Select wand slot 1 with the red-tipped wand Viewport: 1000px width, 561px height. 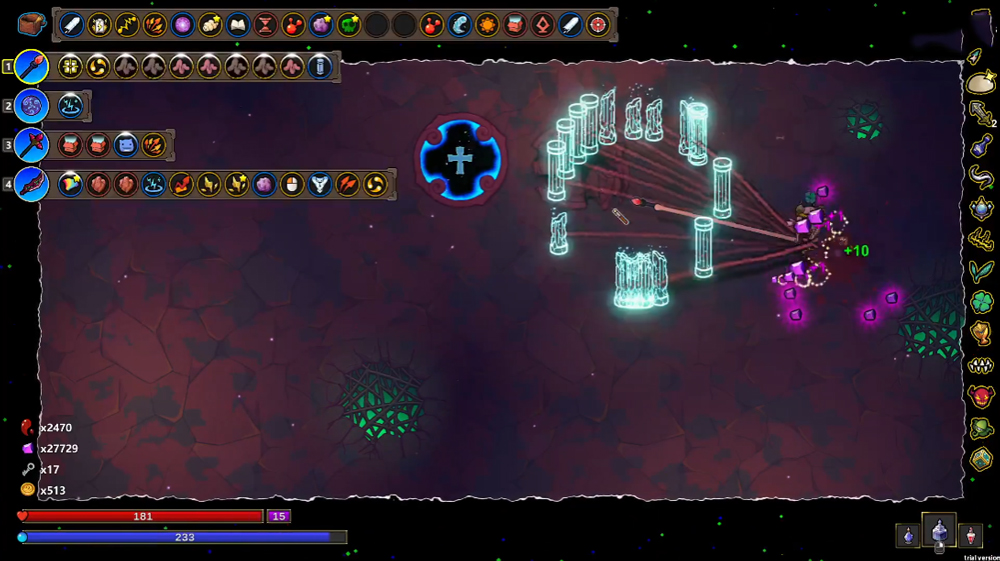click(x=32, y=67)
